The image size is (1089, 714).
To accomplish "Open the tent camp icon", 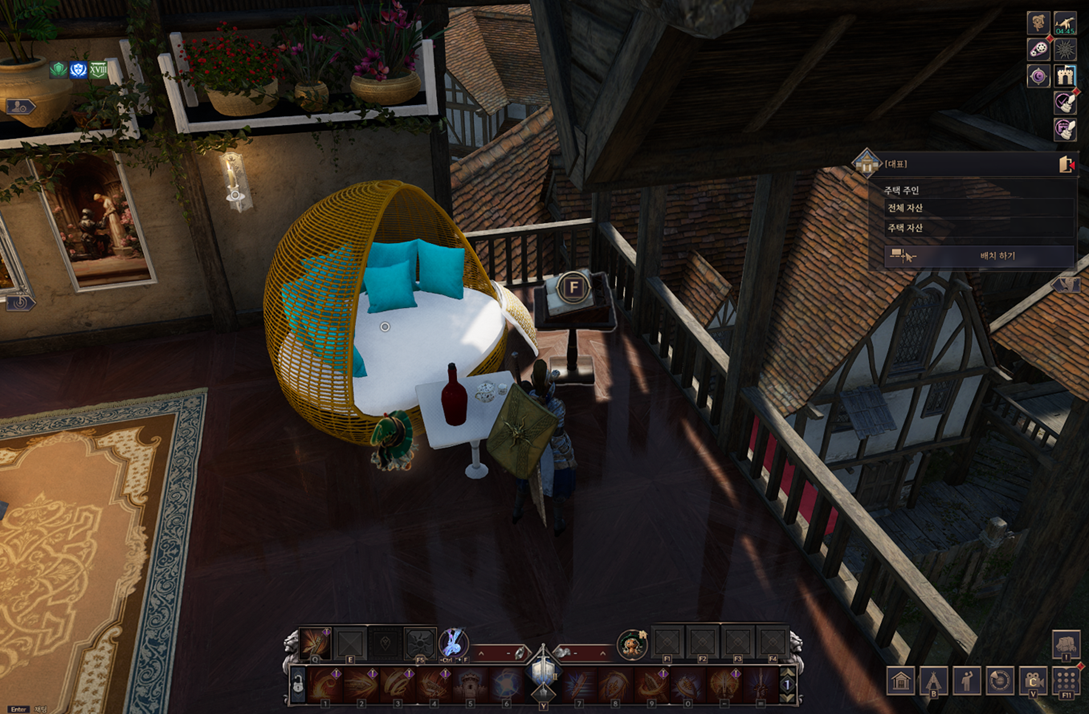I will (x=934, y=681).
